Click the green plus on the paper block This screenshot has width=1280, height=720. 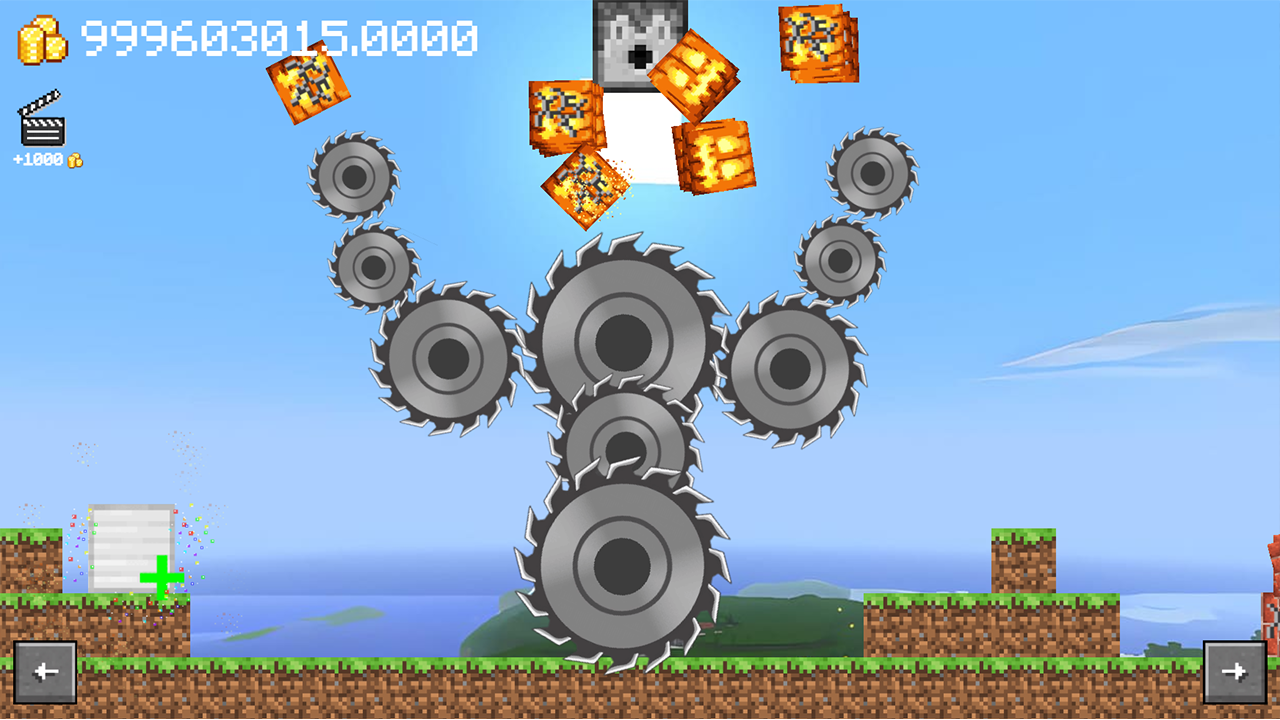coord(160,577)
